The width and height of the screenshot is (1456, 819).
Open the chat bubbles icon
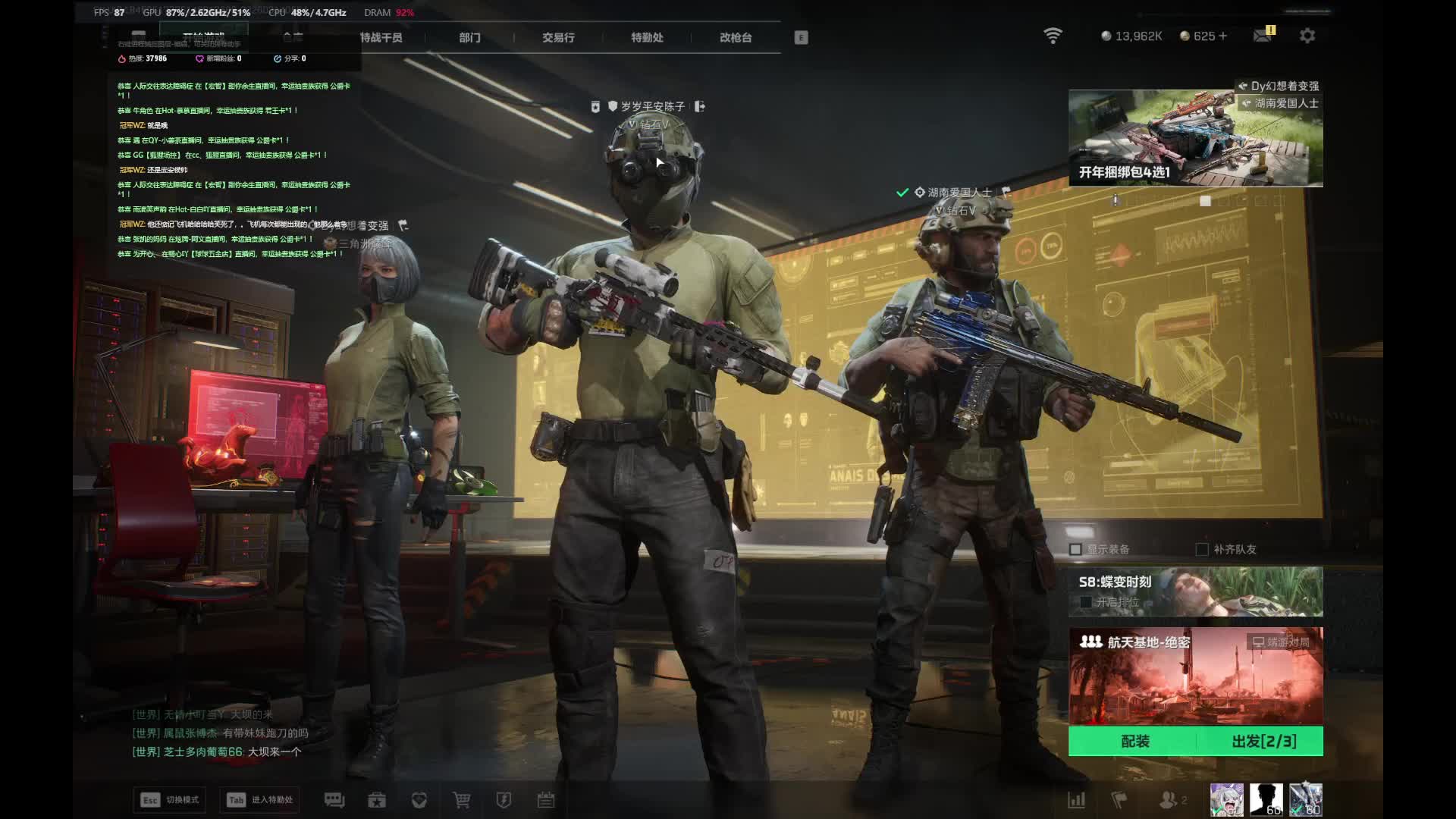pyautogui.click(x=334, y=800)
